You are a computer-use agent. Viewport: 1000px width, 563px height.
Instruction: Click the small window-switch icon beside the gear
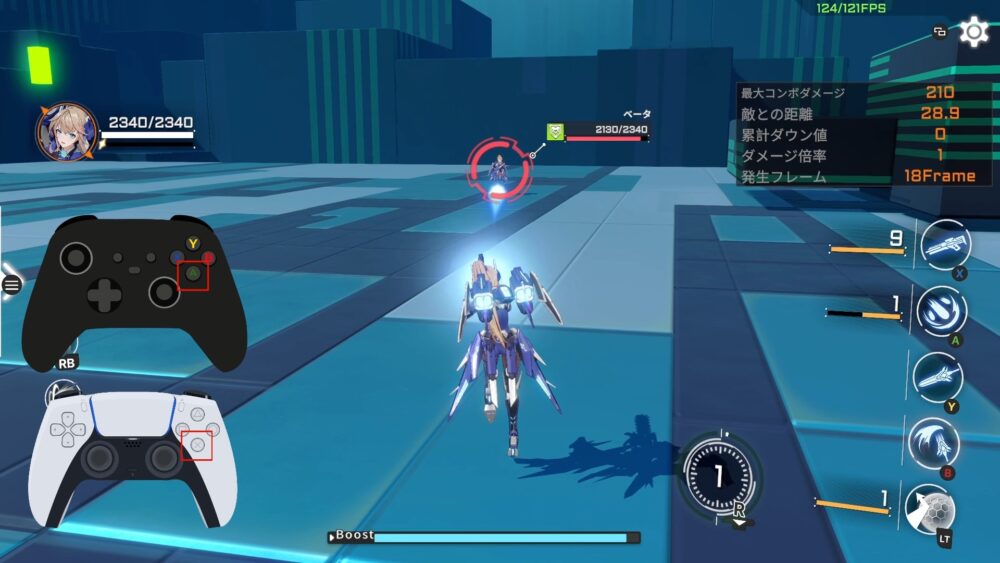click(x=940, y=32)
